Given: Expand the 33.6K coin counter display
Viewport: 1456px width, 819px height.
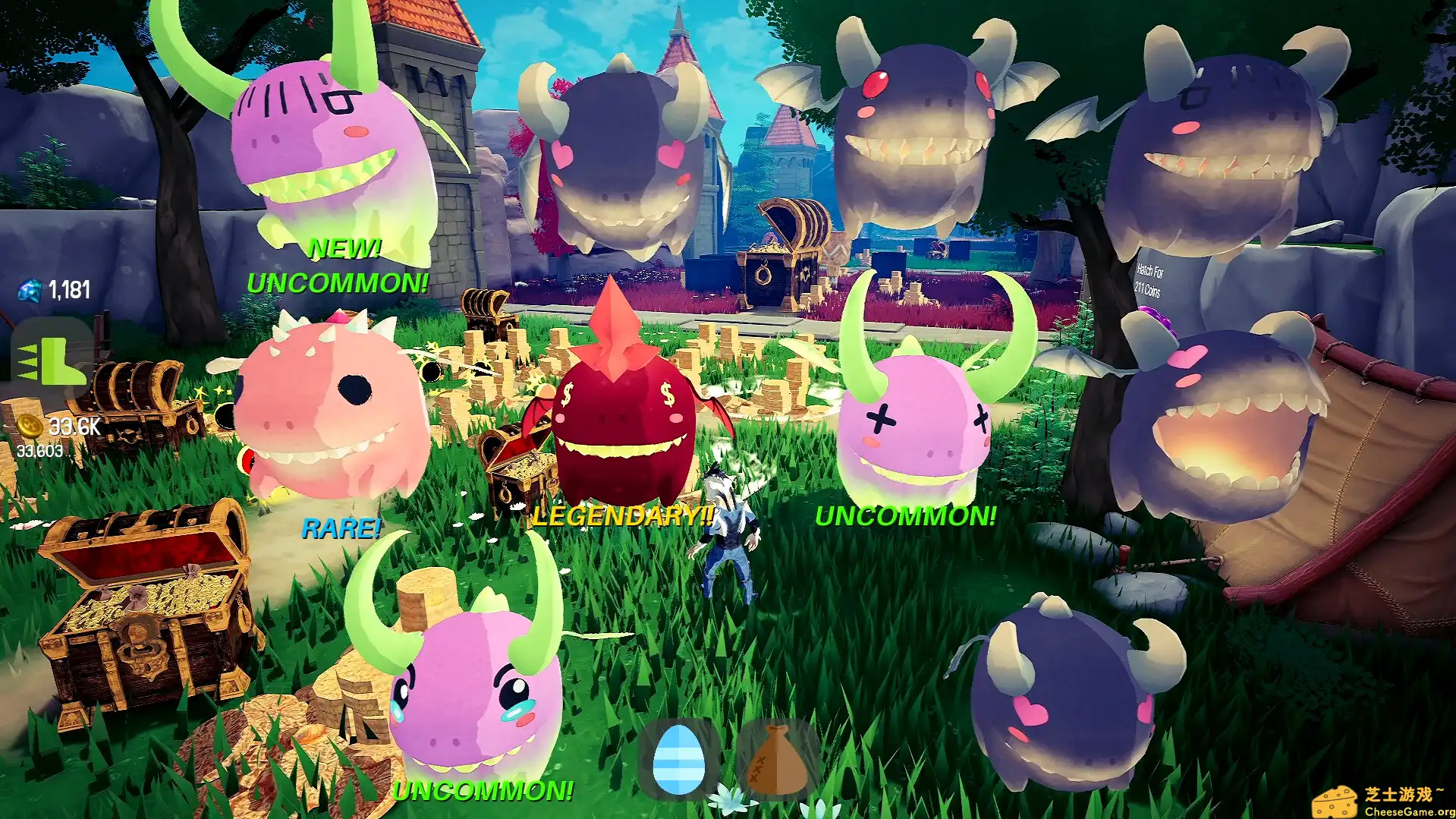Looking at the screenshot, I should 73,427.
